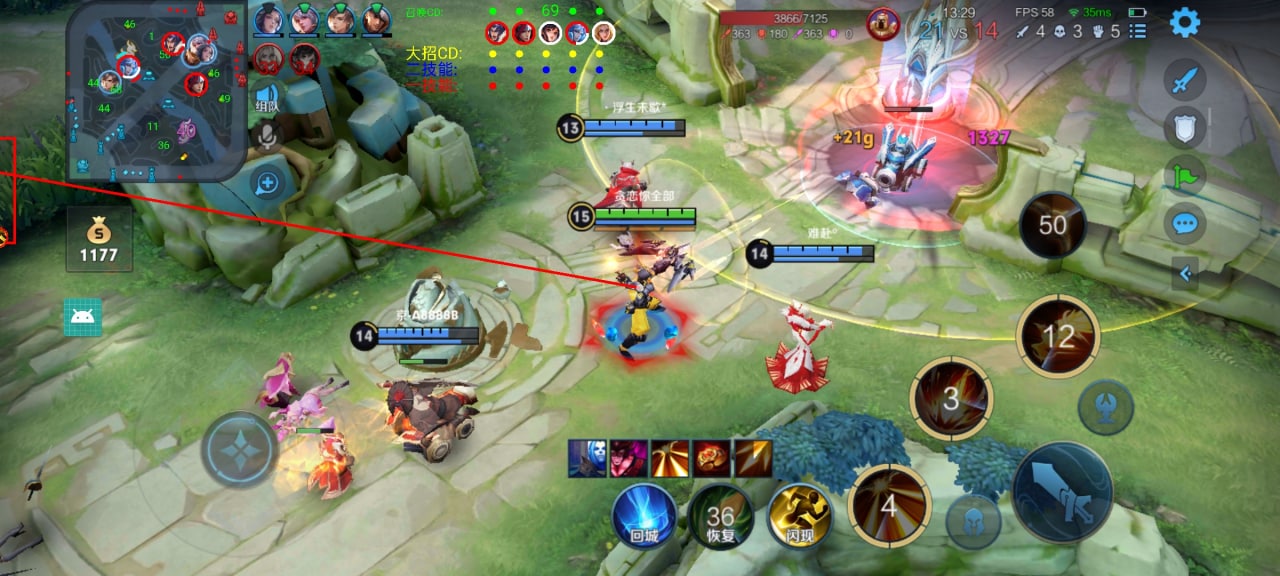
Task: Open the scoreboard list icon
Action: click(1138, 31)
